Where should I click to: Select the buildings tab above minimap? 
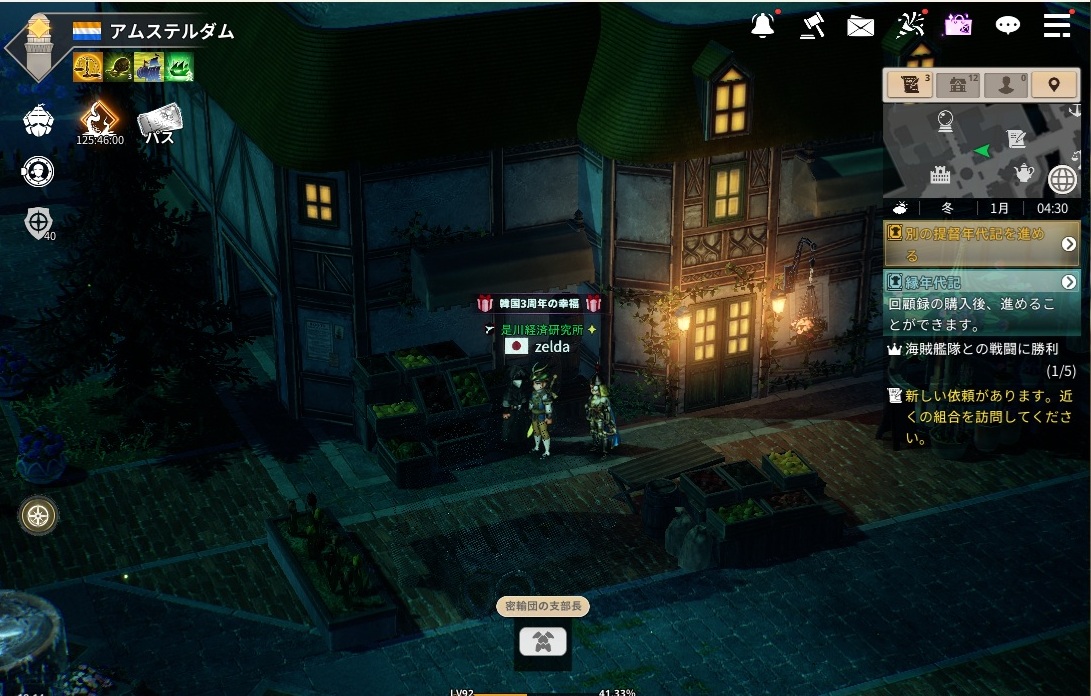[958, 85]
